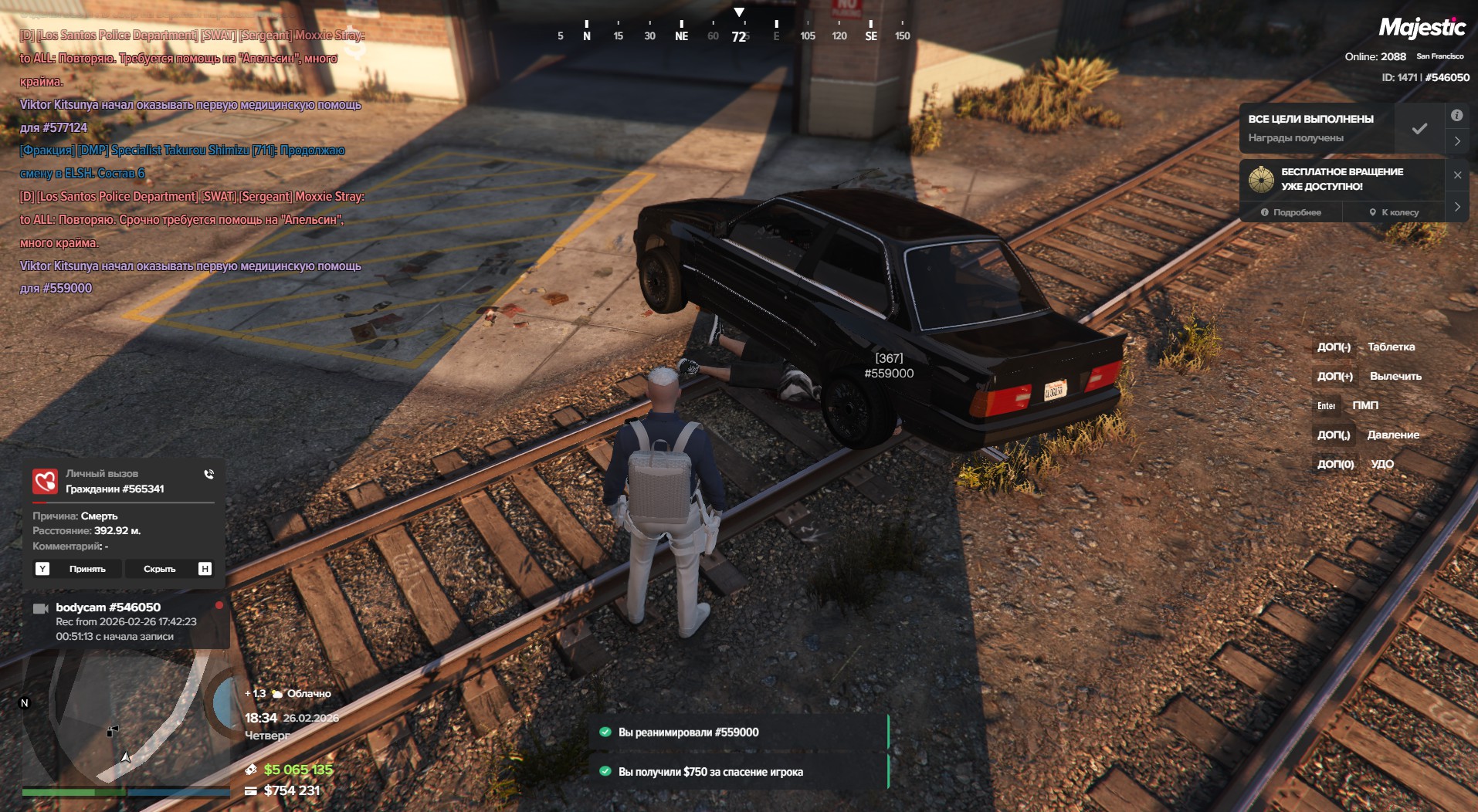The height and width of the screenshot is (812, 1478).
Task: Go to the wheel via К колесу
Action: (x=1394, y=212)
